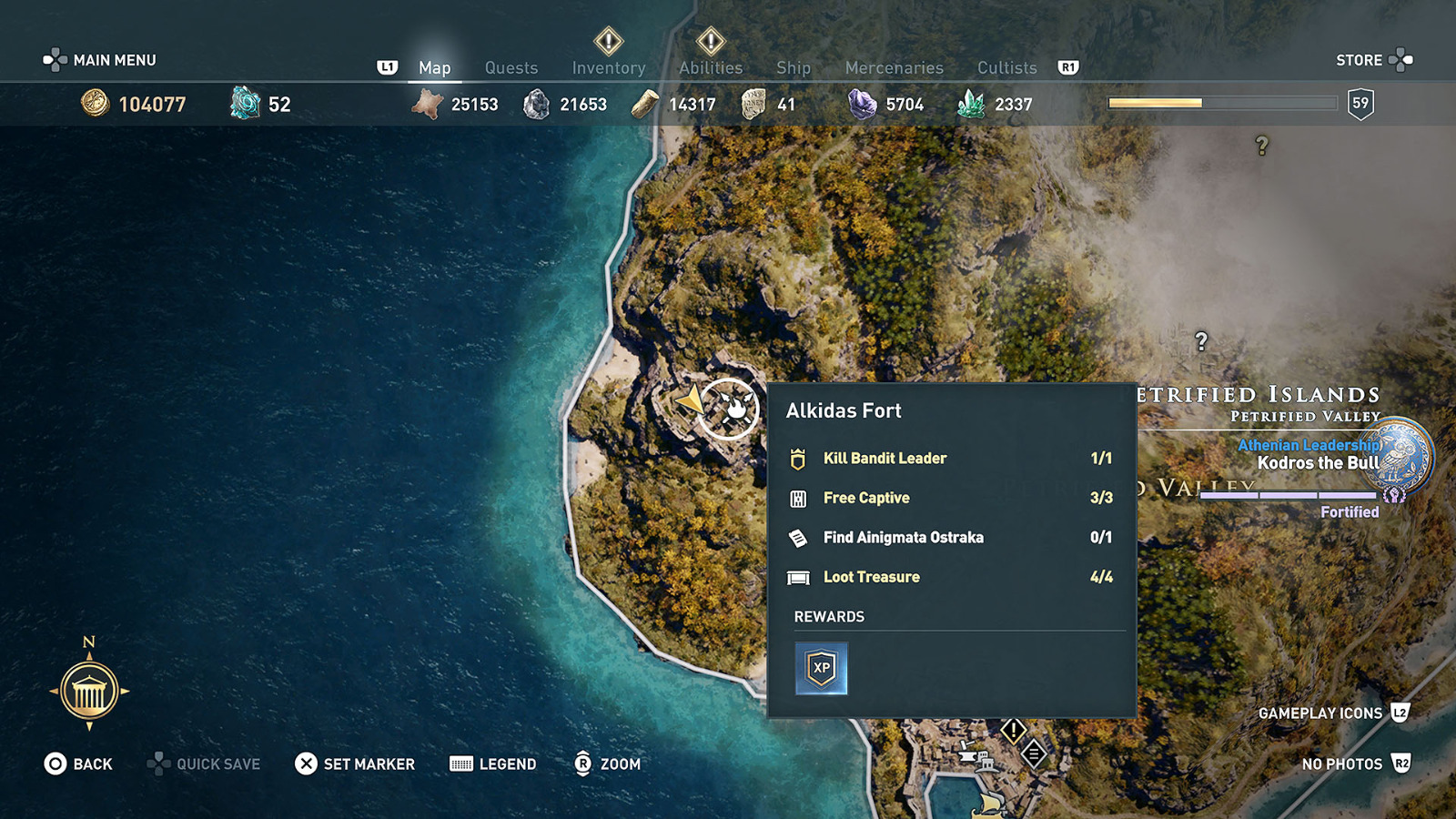Open the Abilities screen

[x=711, y=67]
